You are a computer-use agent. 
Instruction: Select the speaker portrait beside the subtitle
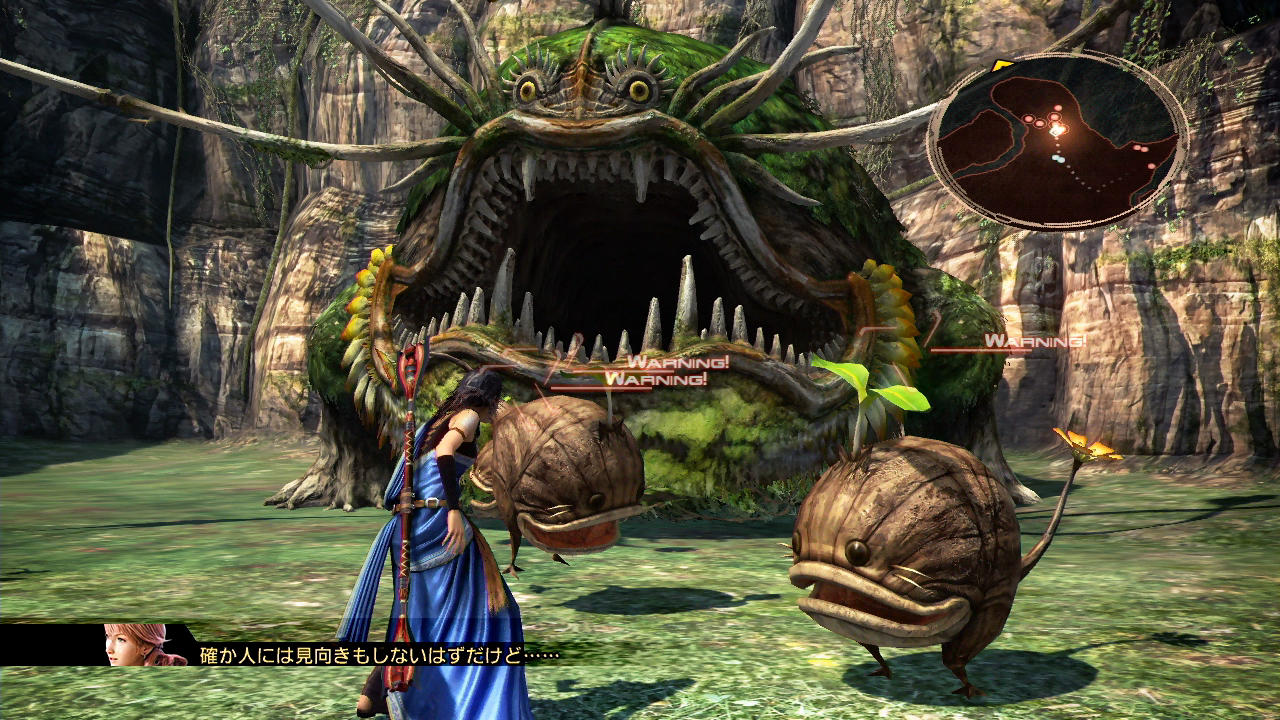pyautogui.click(x=144, y=644)
